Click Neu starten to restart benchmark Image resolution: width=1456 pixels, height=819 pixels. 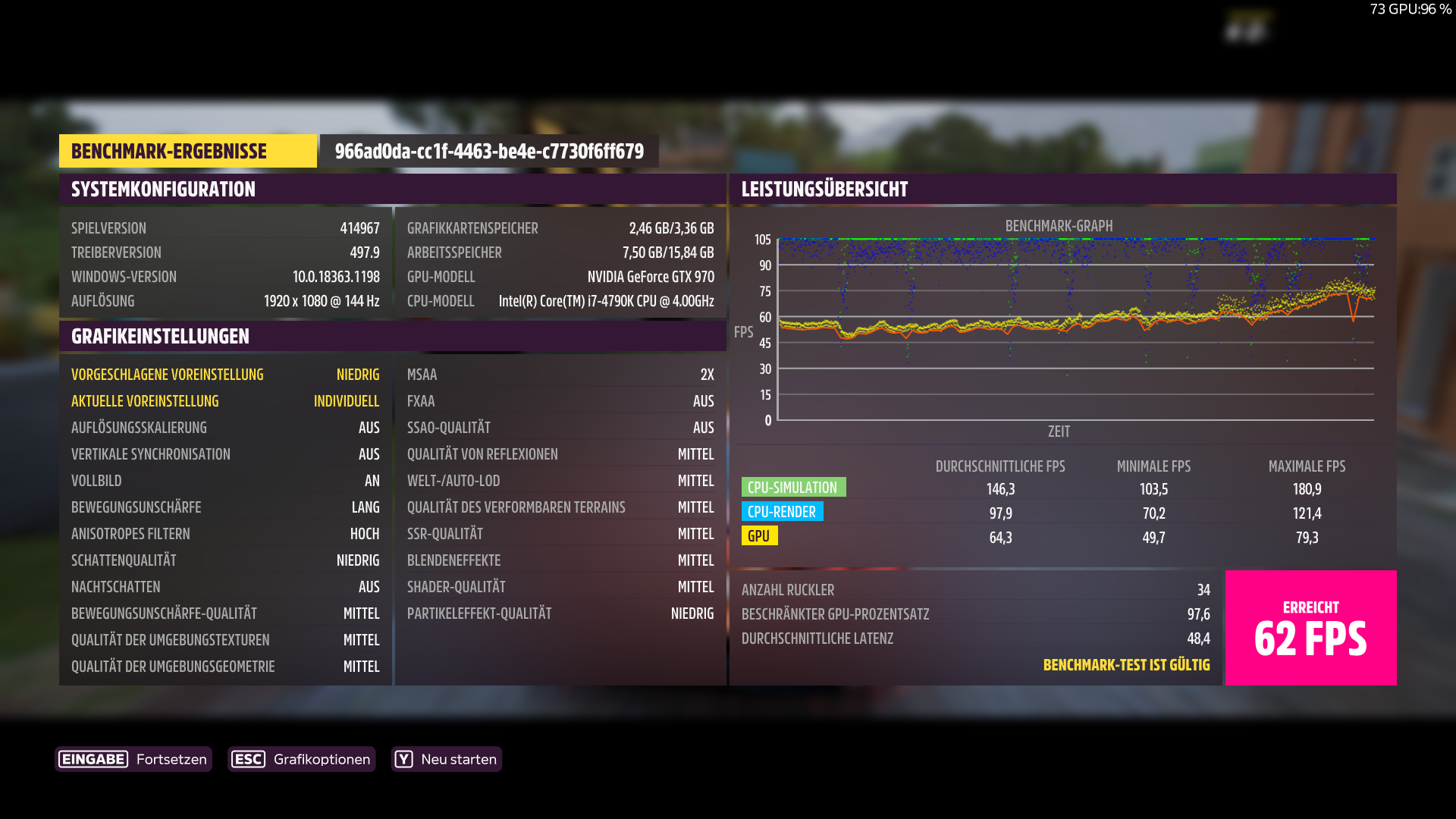pyautogui.click(x=447, y=759)
